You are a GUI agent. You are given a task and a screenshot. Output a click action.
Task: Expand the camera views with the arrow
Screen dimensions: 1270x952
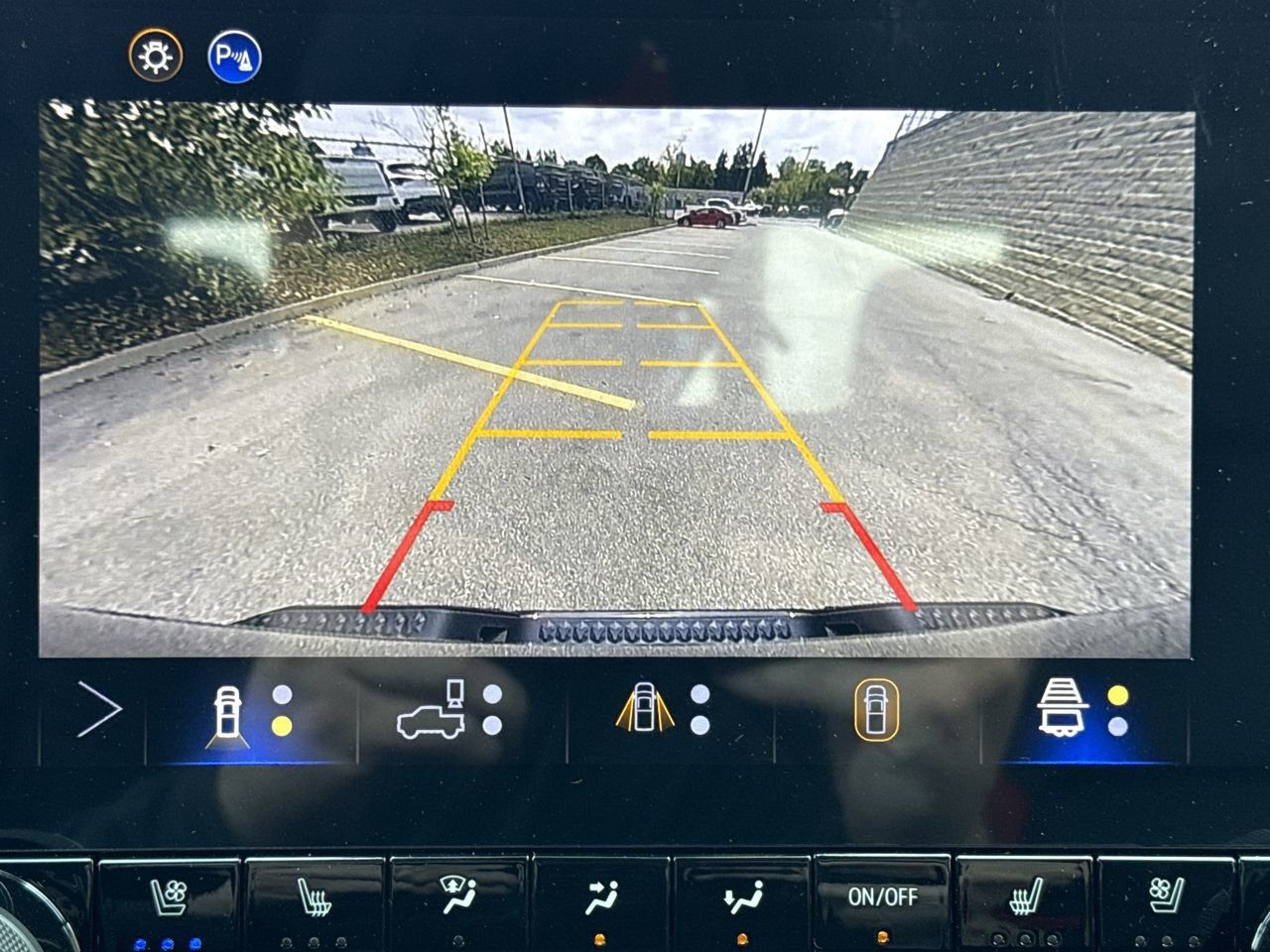[x=98, y=710]
